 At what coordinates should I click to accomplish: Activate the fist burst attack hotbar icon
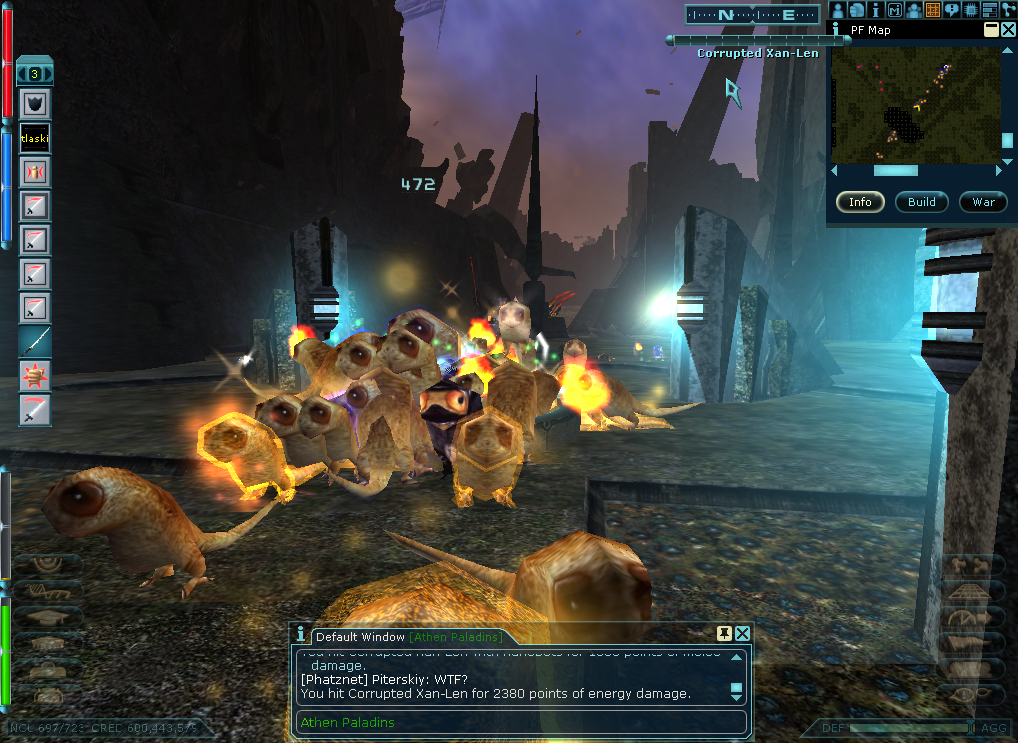click(x=35, y=376)
